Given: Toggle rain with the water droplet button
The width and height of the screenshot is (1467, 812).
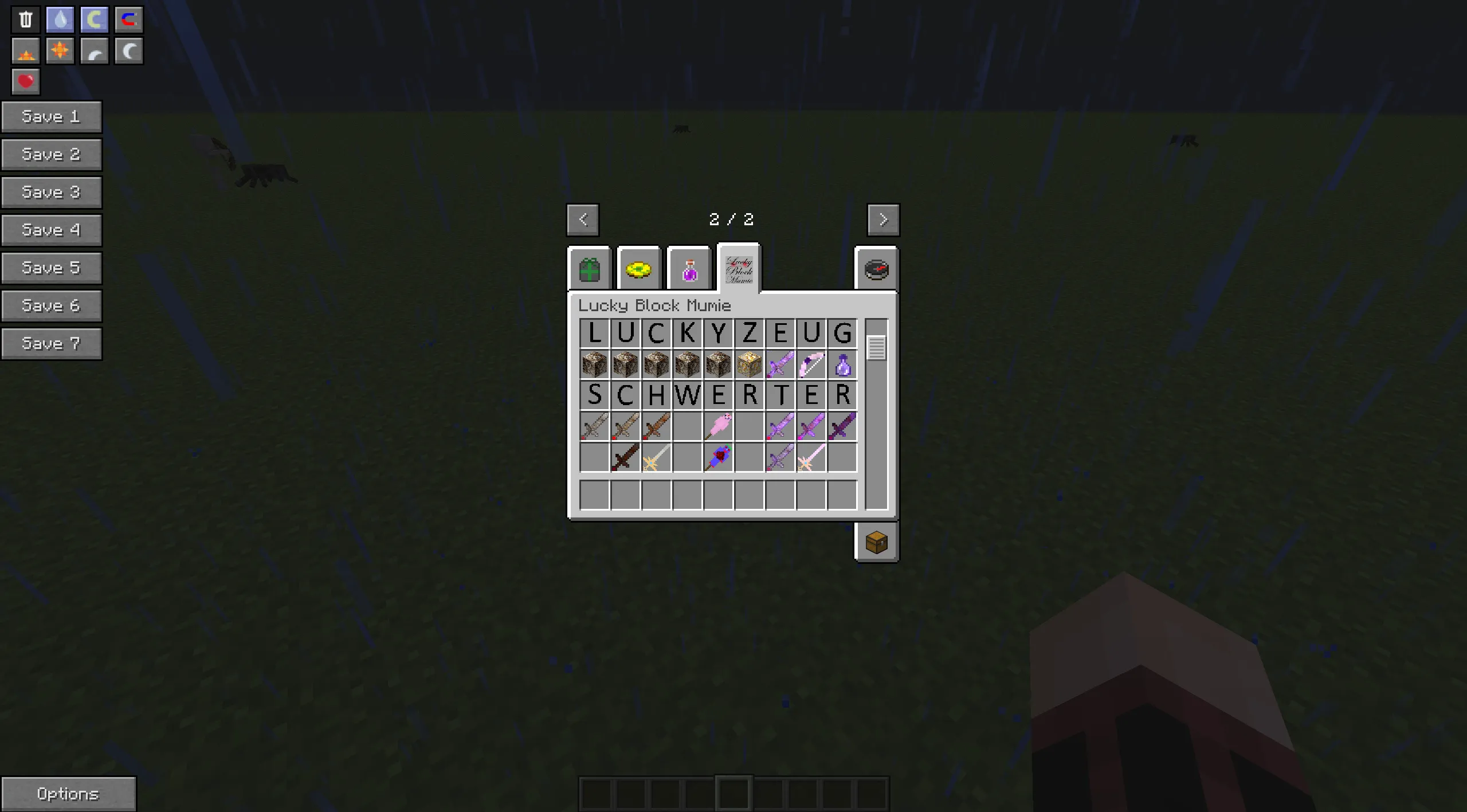Looking at the screenshot, I should tap(60, 19).
